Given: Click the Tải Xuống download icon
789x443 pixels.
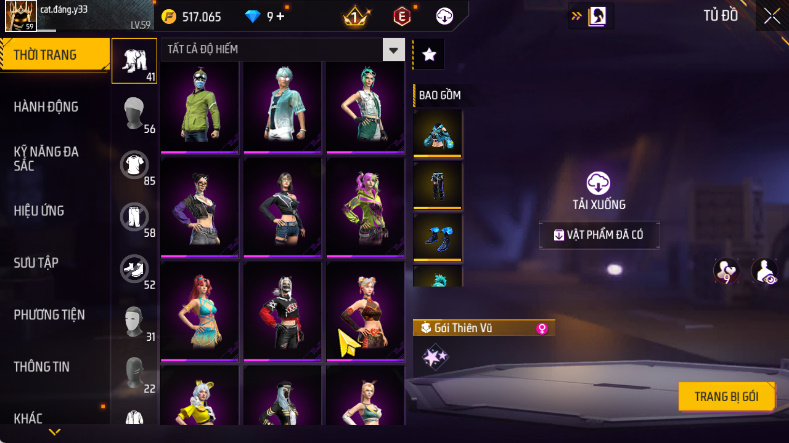Looking at the screenshot, I should 599,183.
